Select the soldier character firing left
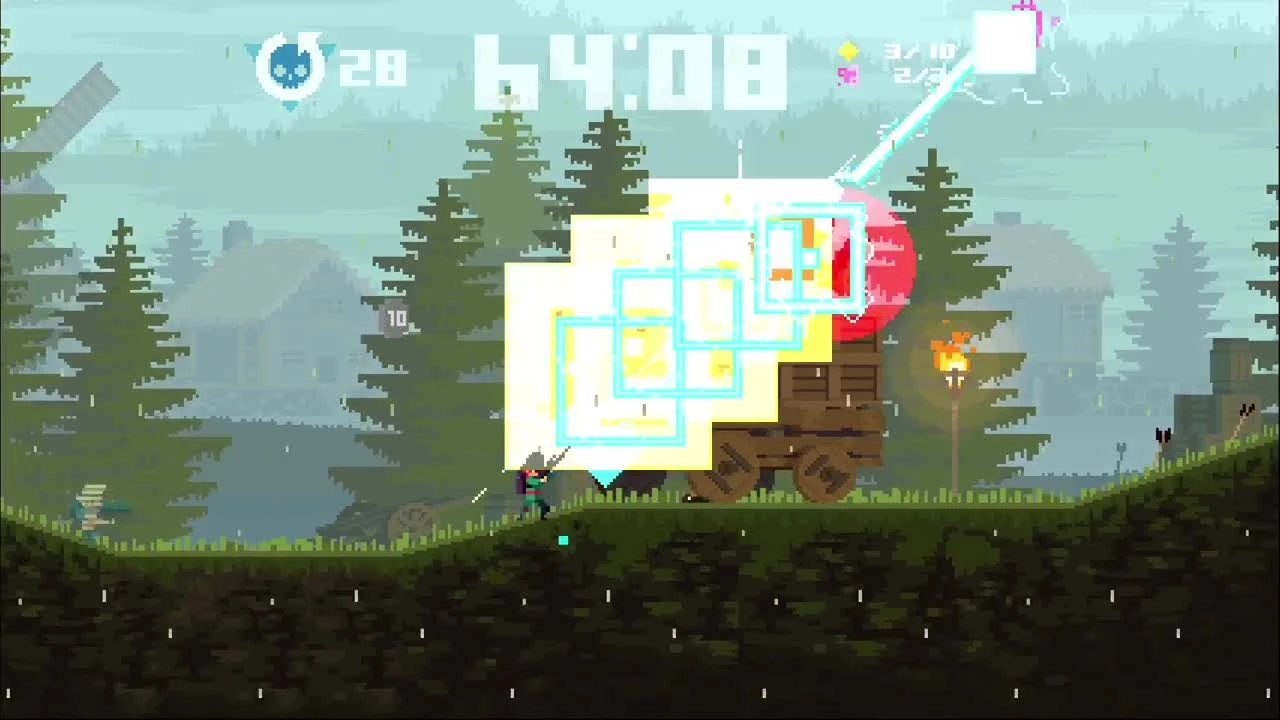The height and width of the screenshot is (720, 1280). 530,485
